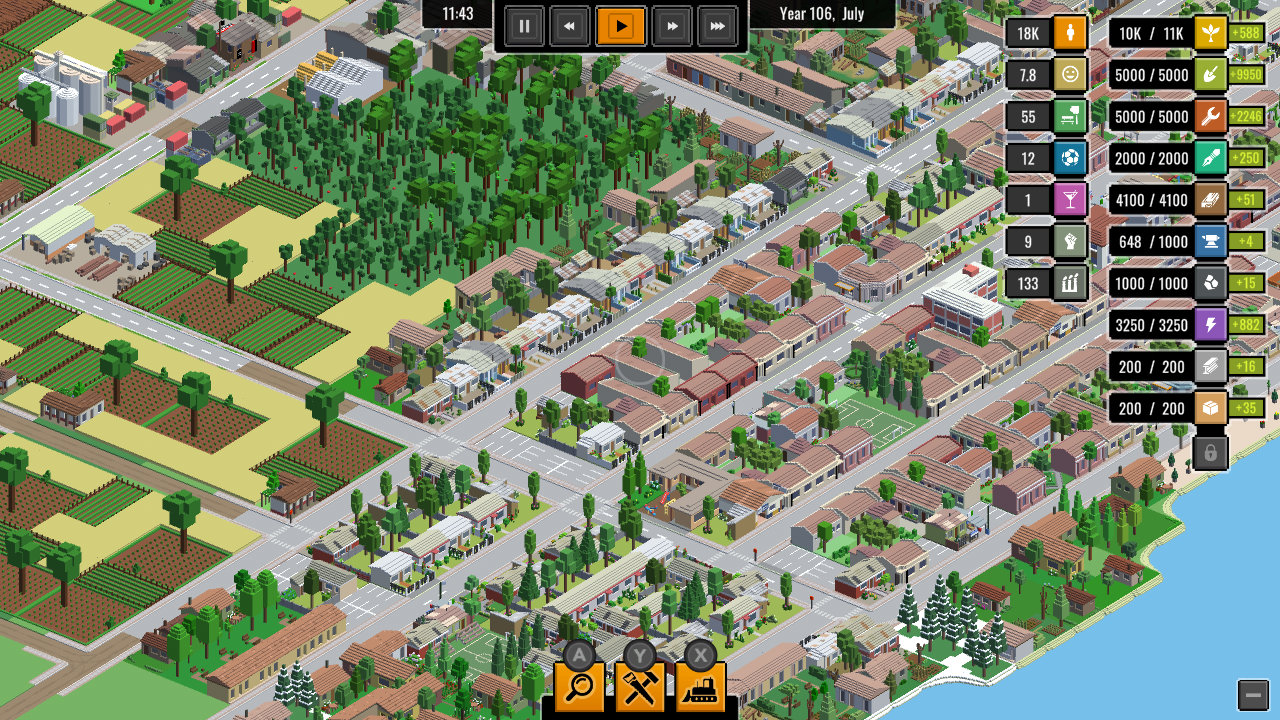1280x720 pixels.
Task: Activate the magnifying glass inspect tool
Action: (580, 688)
